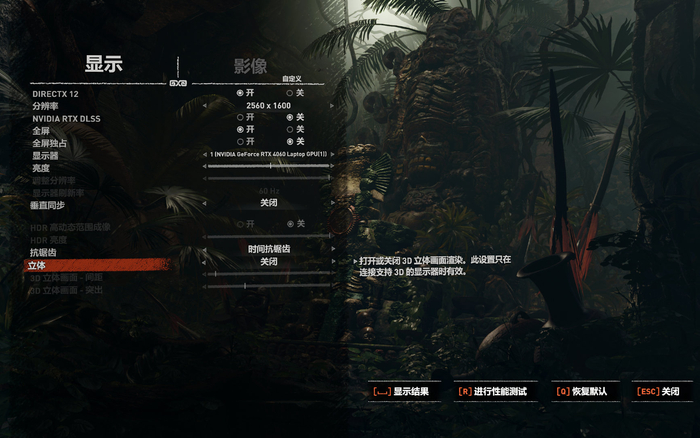Adjust the 亮度 brightness slider
The width and height of the screenshot is (700, 438).
point(268,166)
